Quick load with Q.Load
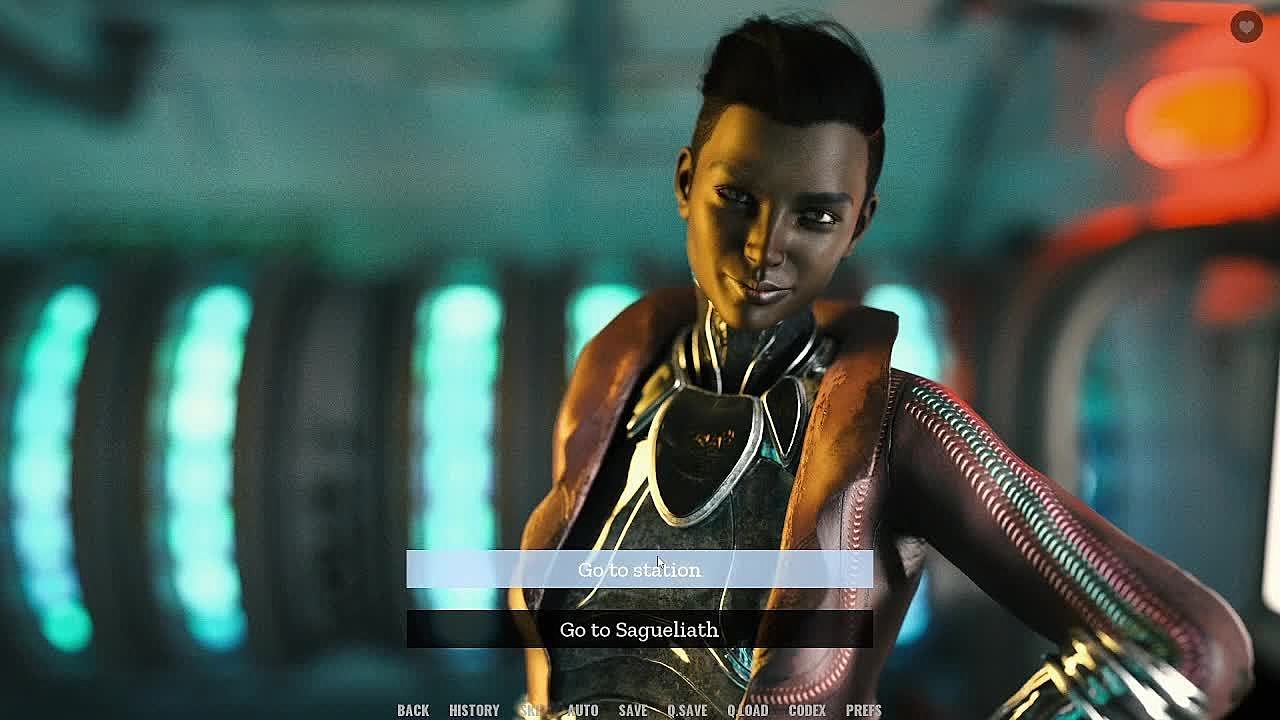The height and width of the screenshot is (720, 1280). (x=748, y=710)
